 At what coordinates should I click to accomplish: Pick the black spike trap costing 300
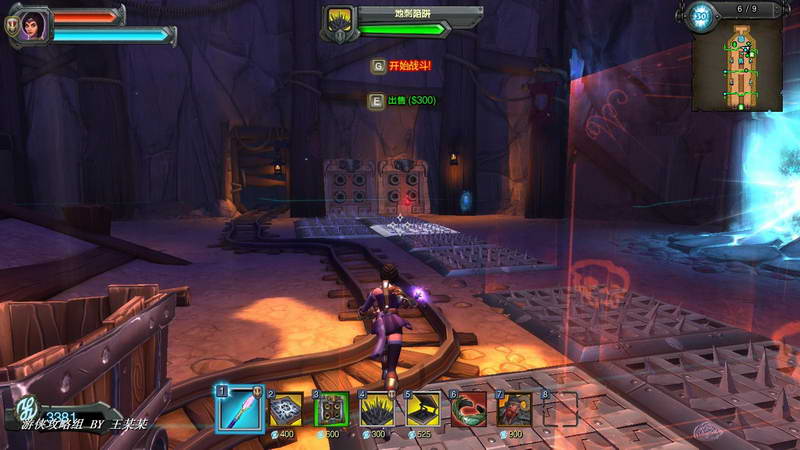[377, 410]
